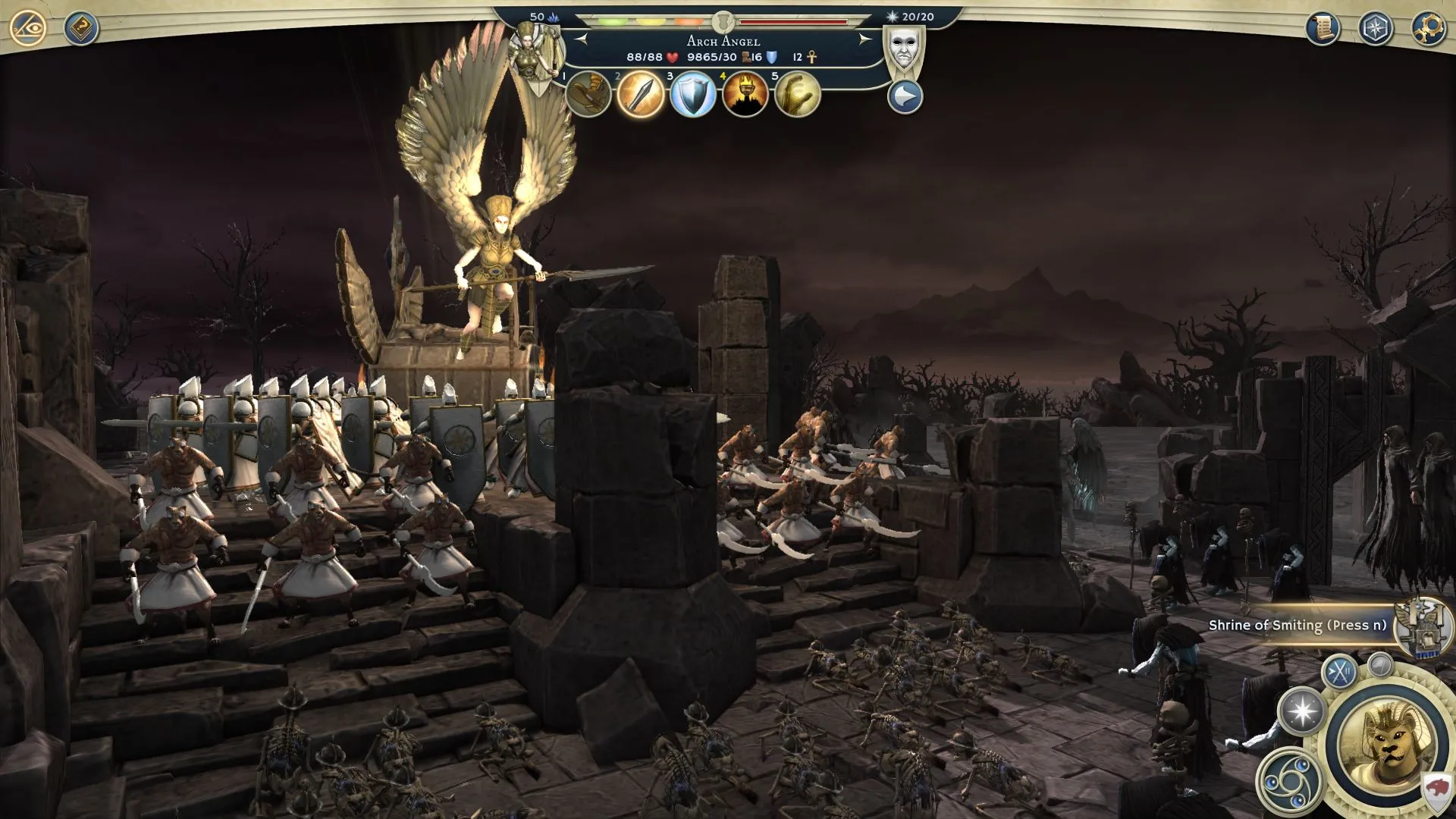This screenshot has height=819, width=1456.
Task: Activate the boot stomp ability
Action: pos(588,95)
